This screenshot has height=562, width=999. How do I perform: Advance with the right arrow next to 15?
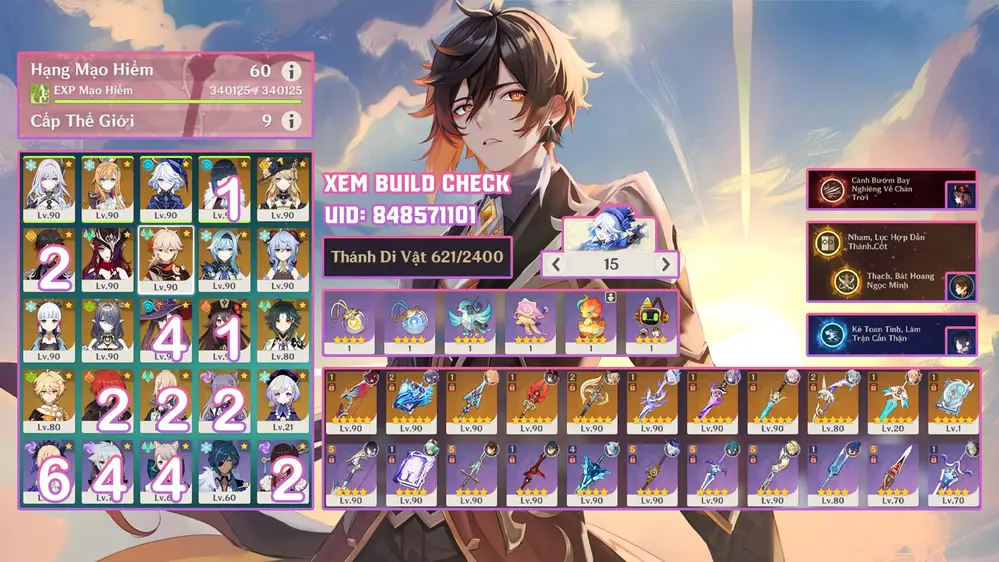(x=665, y=264)
